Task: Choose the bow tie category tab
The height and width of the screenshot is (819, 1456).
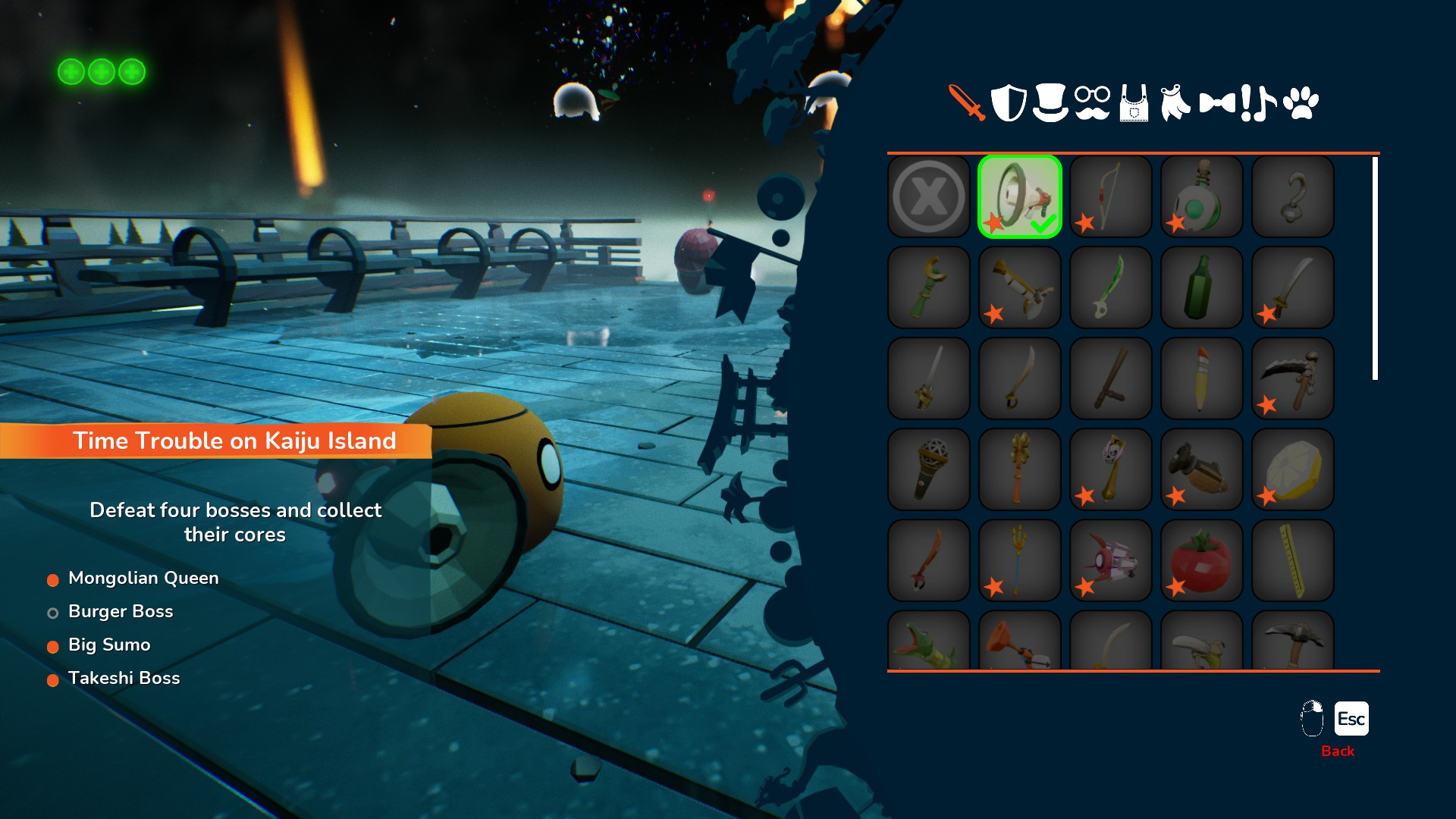Action: coord(1217,102)
